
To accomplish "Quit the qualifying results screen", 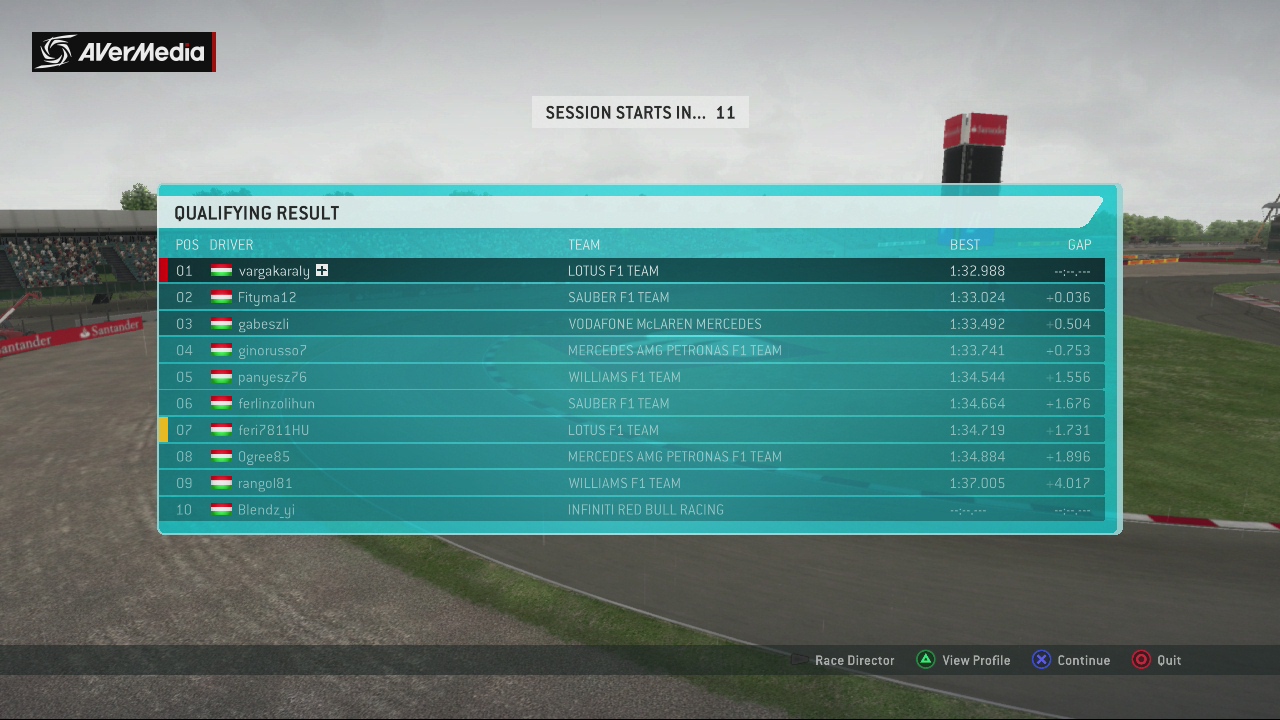I will click(x=1157, y=660).
